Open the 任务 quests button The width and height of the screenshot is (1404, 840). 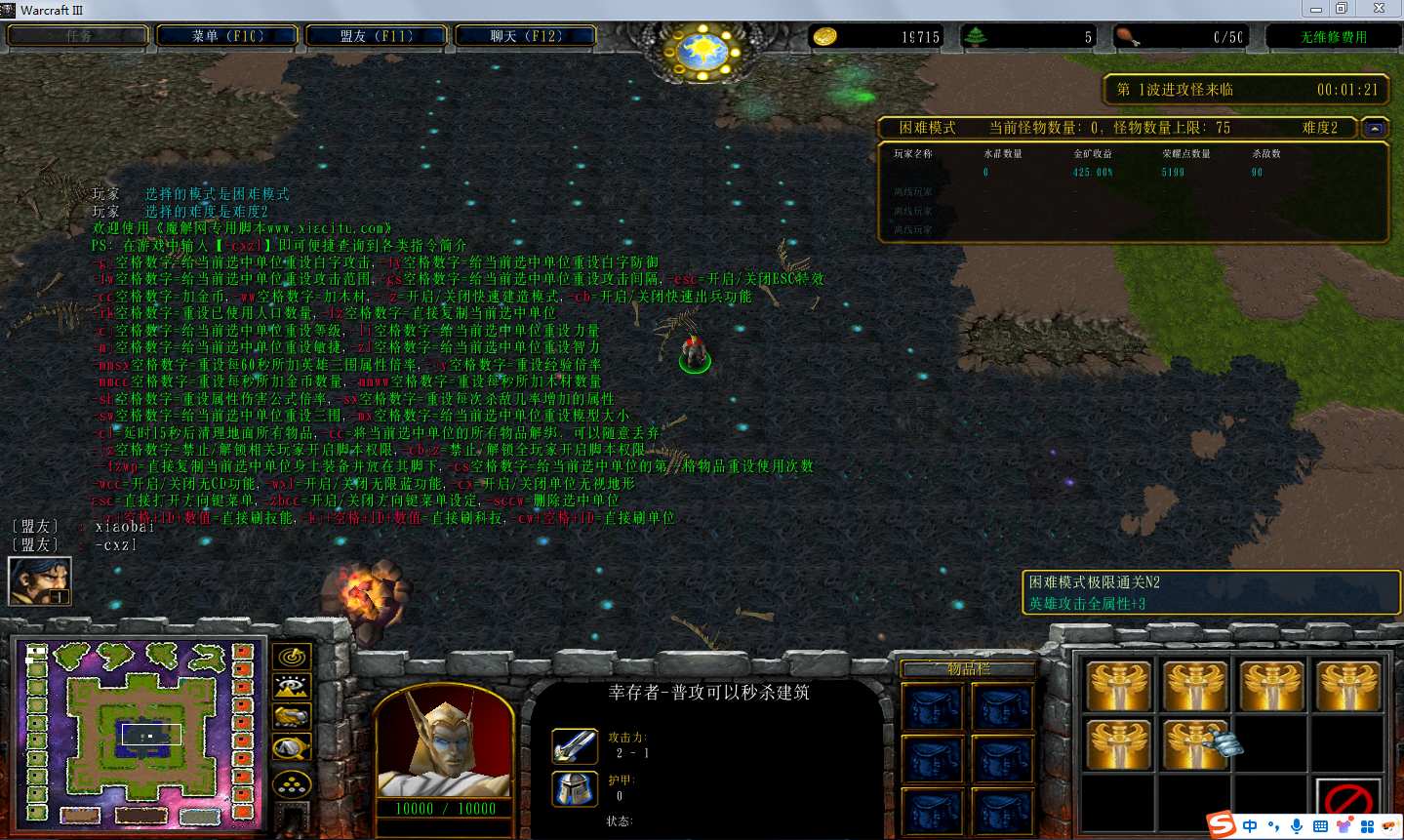[78, 36]
